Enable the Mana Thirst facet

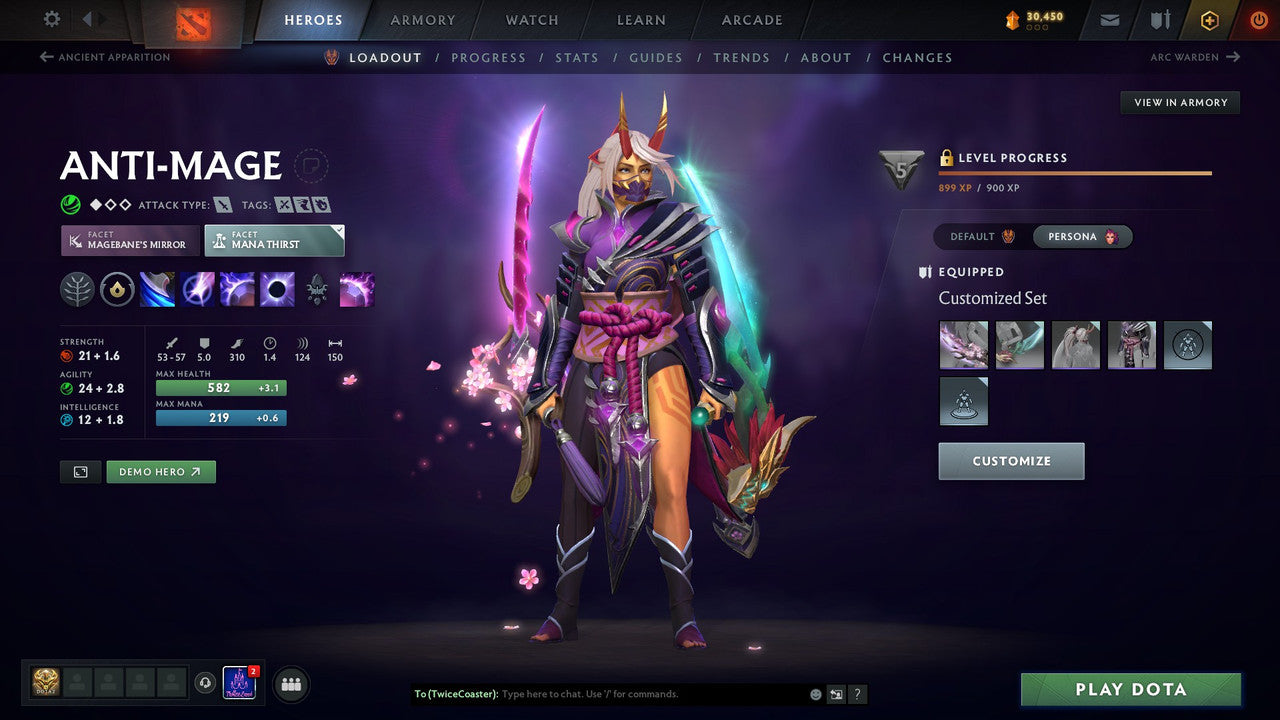click(x=274, y=240)
